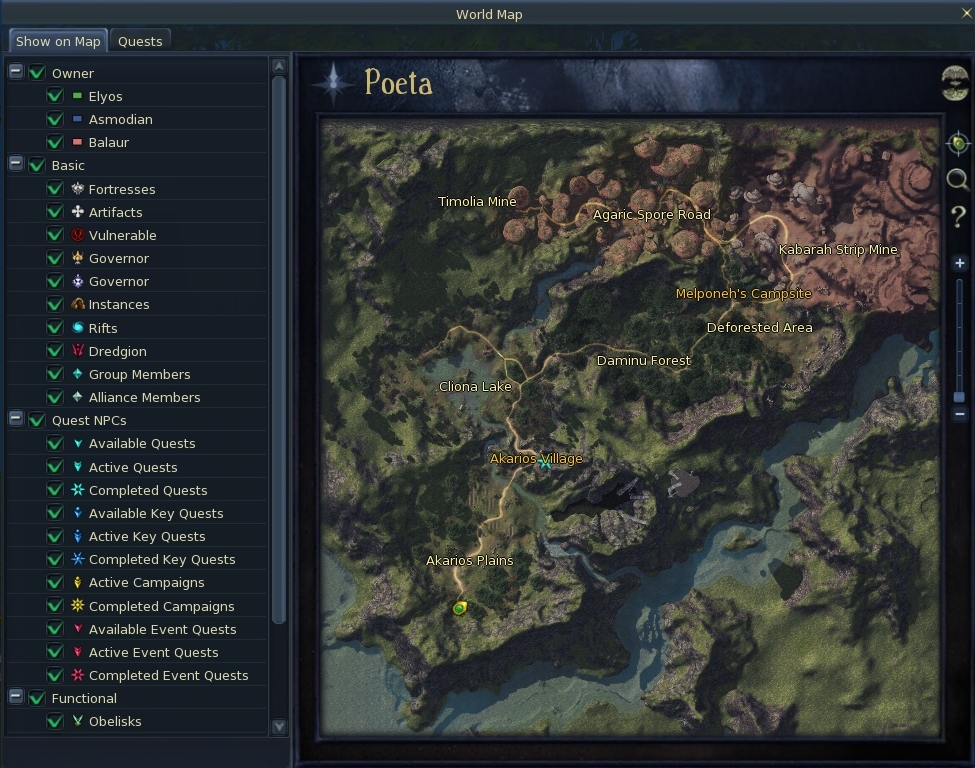This screenshot has height=768, width=975.
Task: Collapse the Owner category
Action: click(16, 72)
